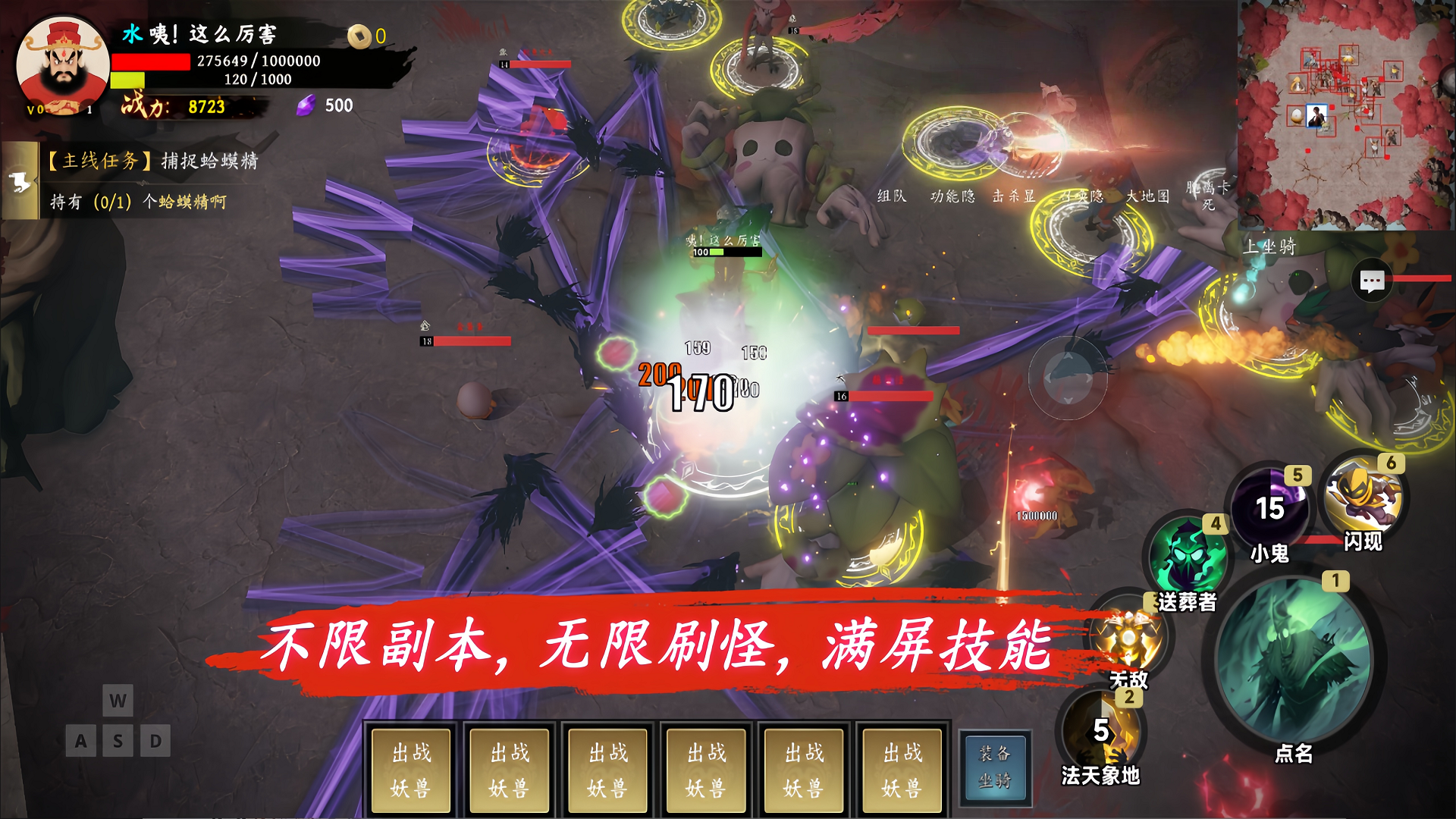
Task: Open the 大地图 full map
Action: coord(1149,196)
